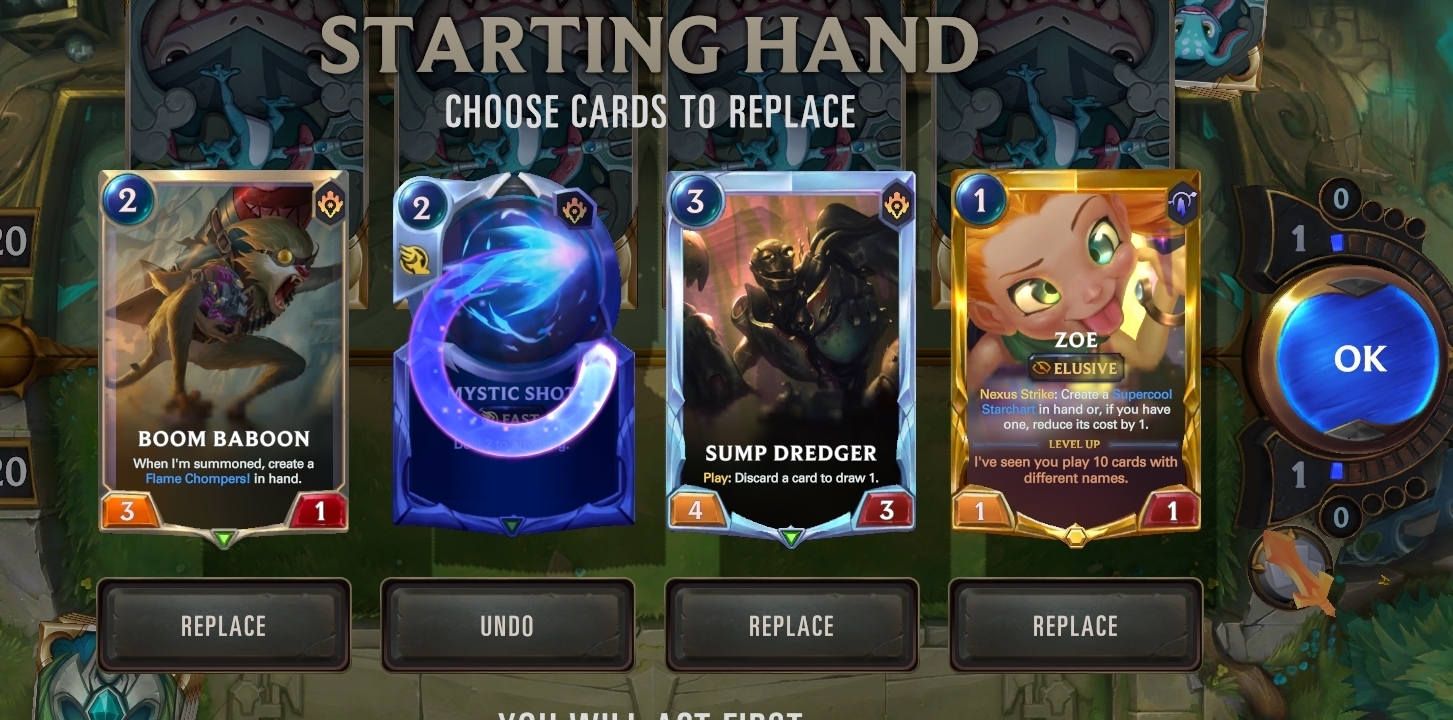
Task: Confirm starting hand with the OK button
Action: (x=1359, y=359)
